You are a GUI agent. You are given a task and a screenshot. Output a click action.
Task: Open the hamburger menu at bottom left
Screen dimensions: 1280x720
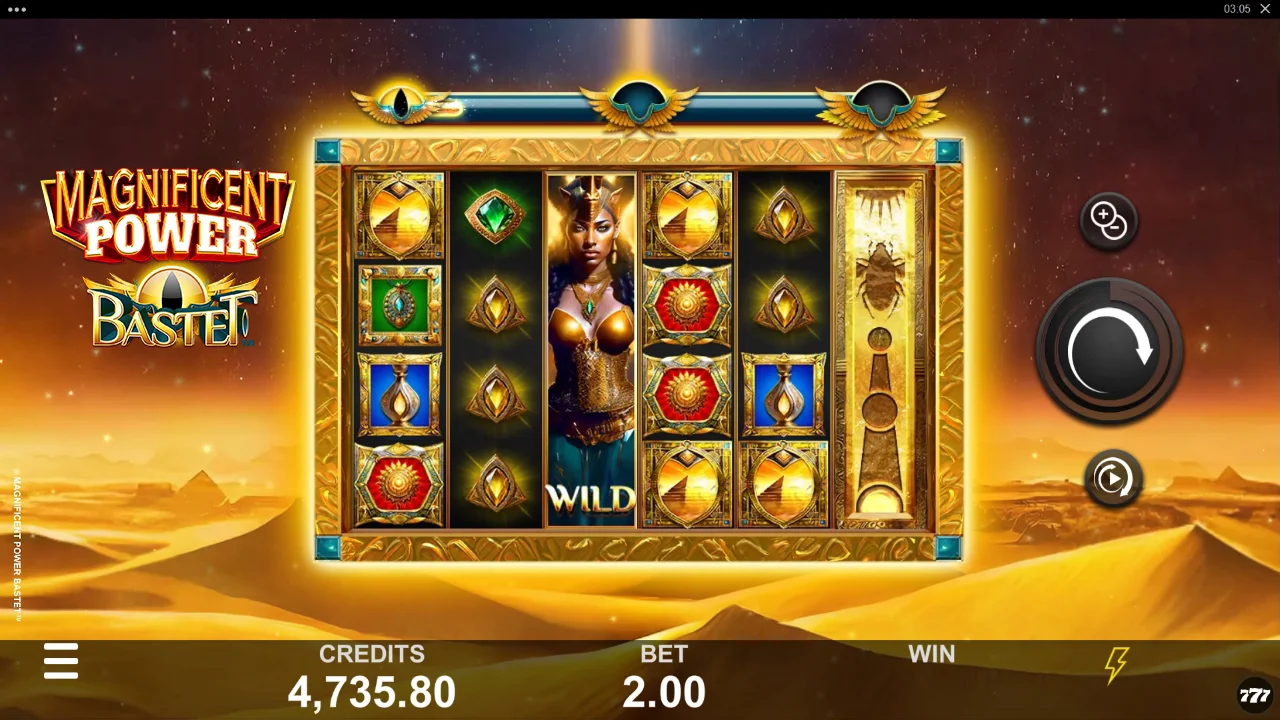[x=61, y=661]
